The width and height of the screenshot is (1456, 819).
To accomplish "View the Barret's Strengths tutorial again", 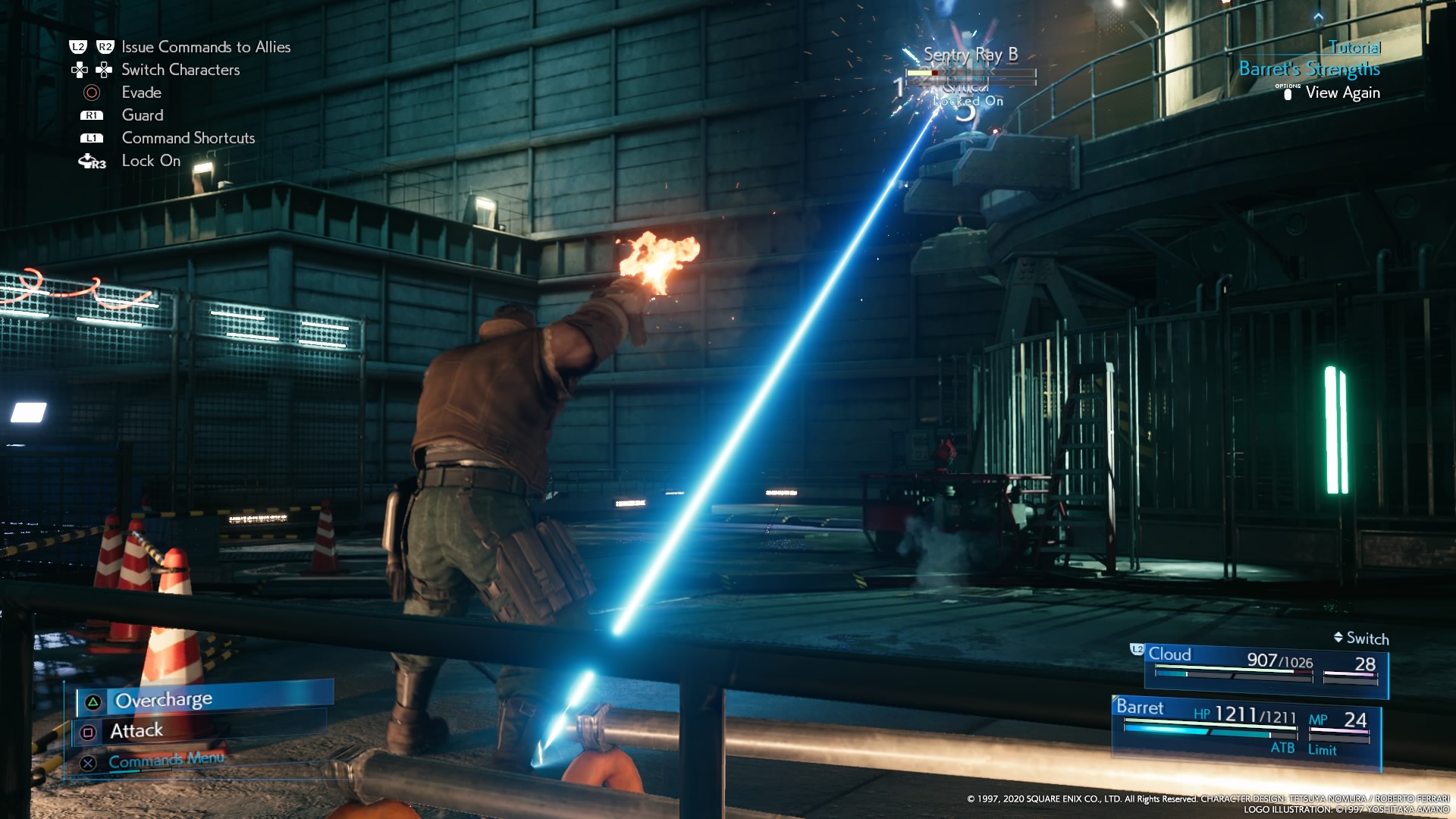I will (x=1341, y=93).
